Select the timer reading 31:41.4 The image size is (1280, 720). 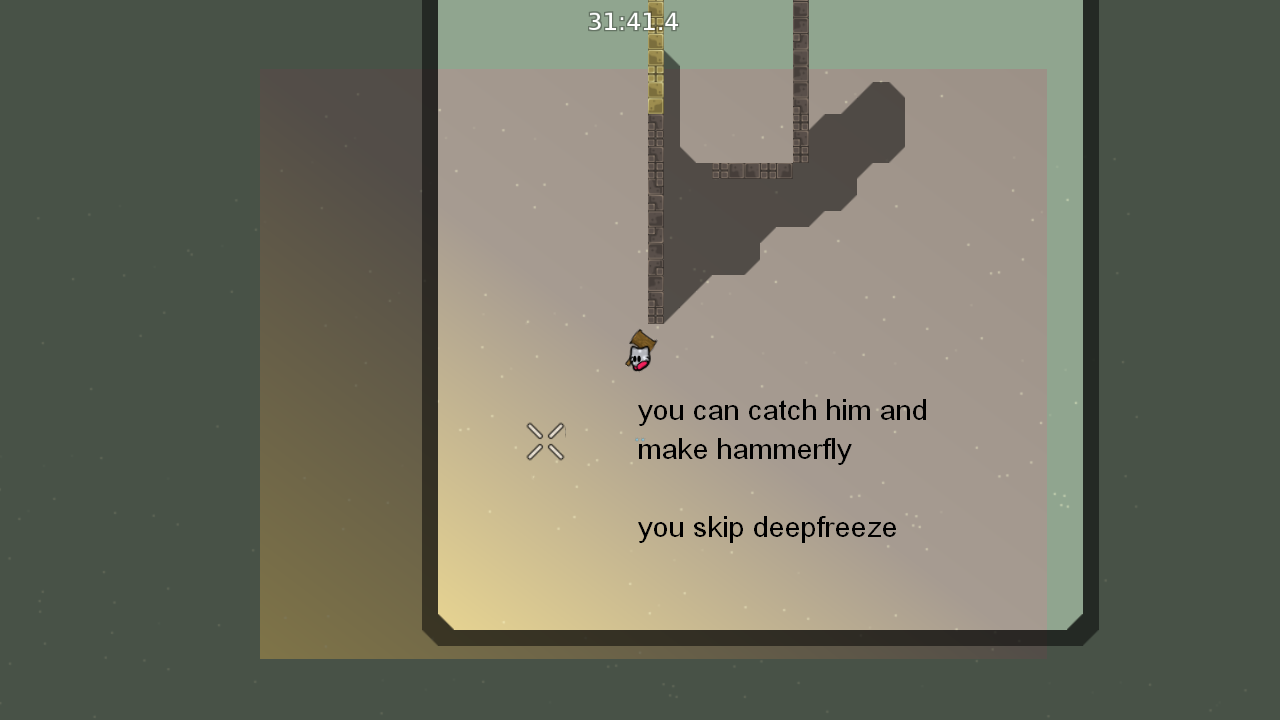click(634, 21)
